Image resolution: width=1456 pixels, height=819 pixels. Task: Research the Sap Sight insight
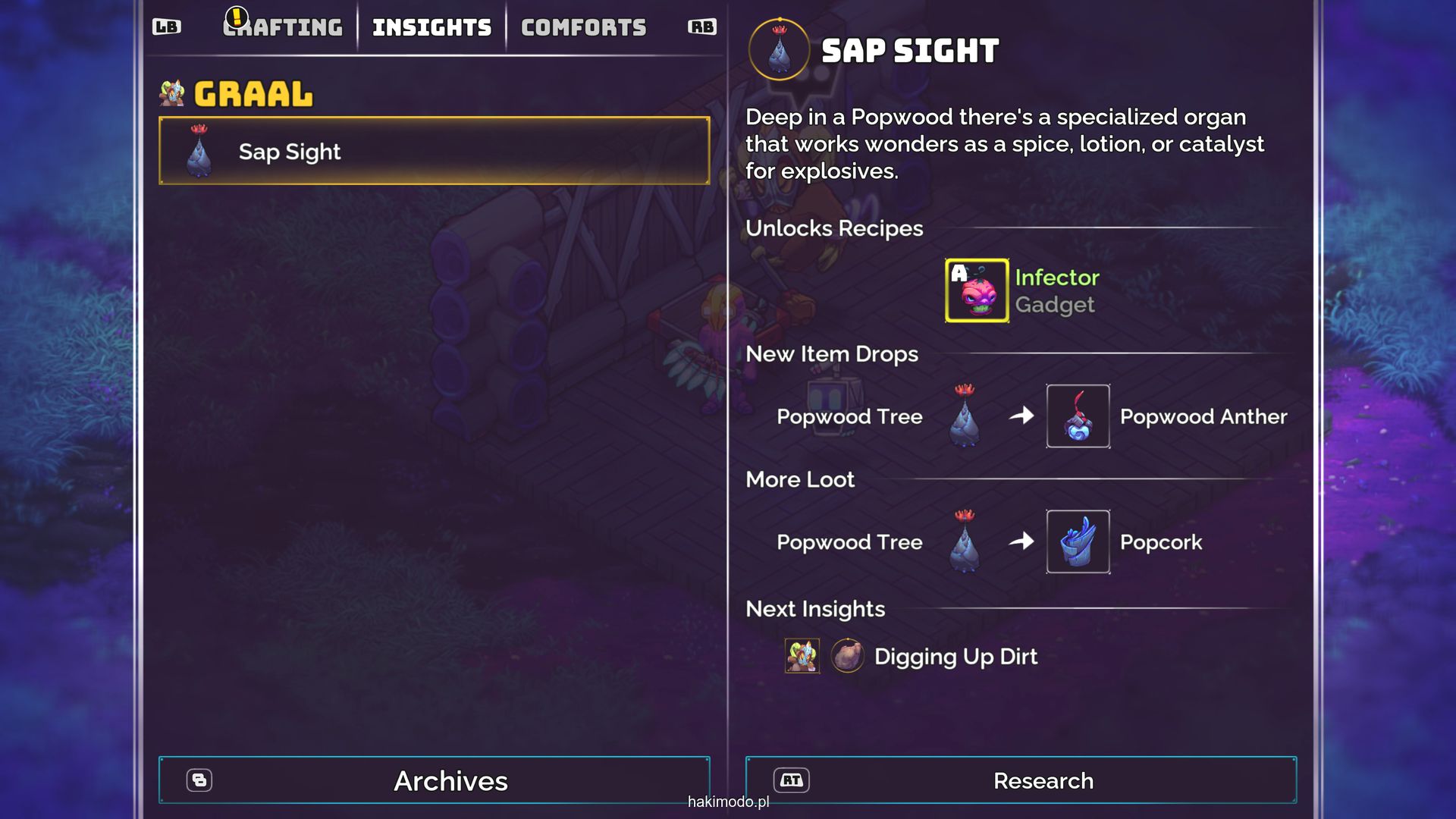coord(1021,780)
